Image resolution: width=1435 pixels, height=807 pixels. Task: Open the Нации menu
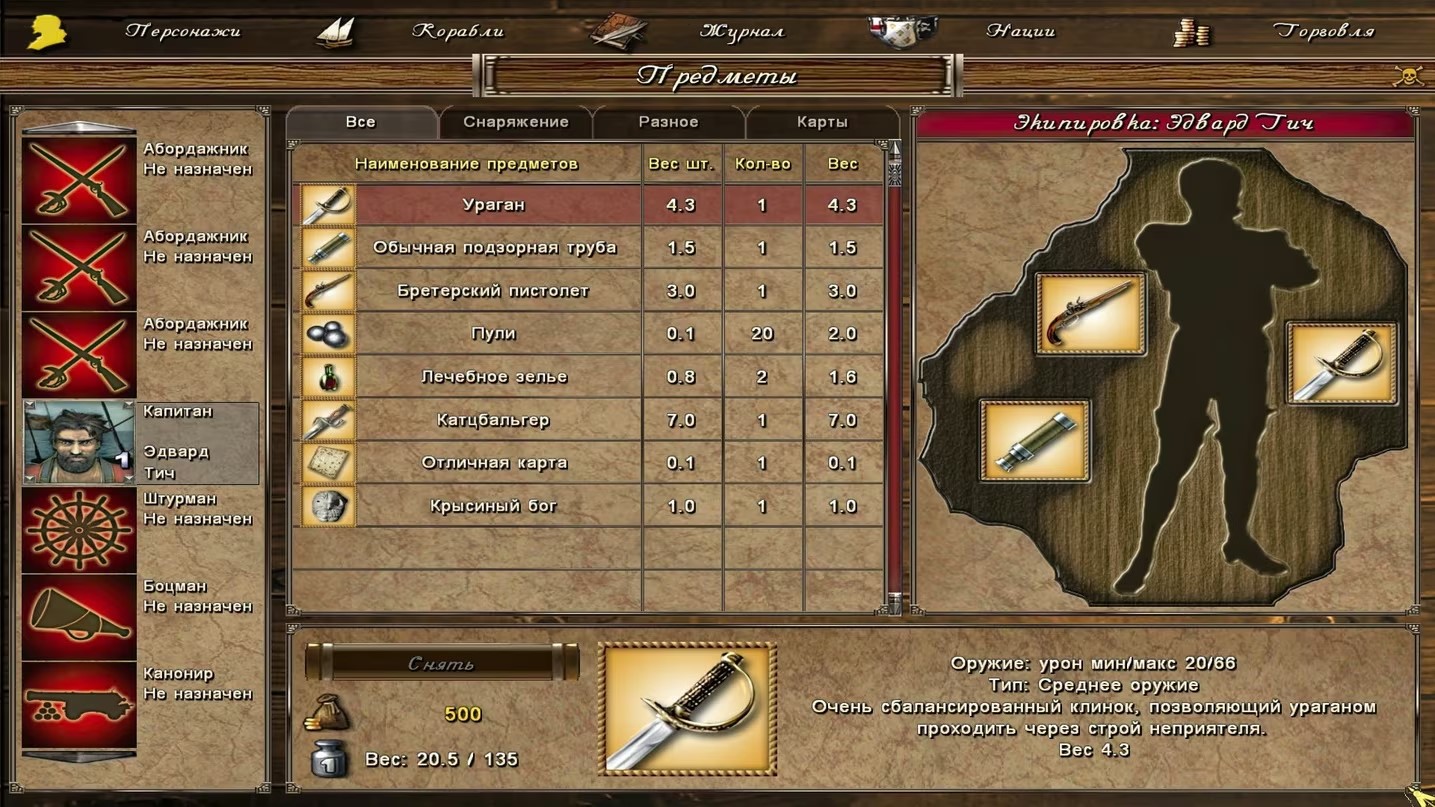(x=1020, y=31)
